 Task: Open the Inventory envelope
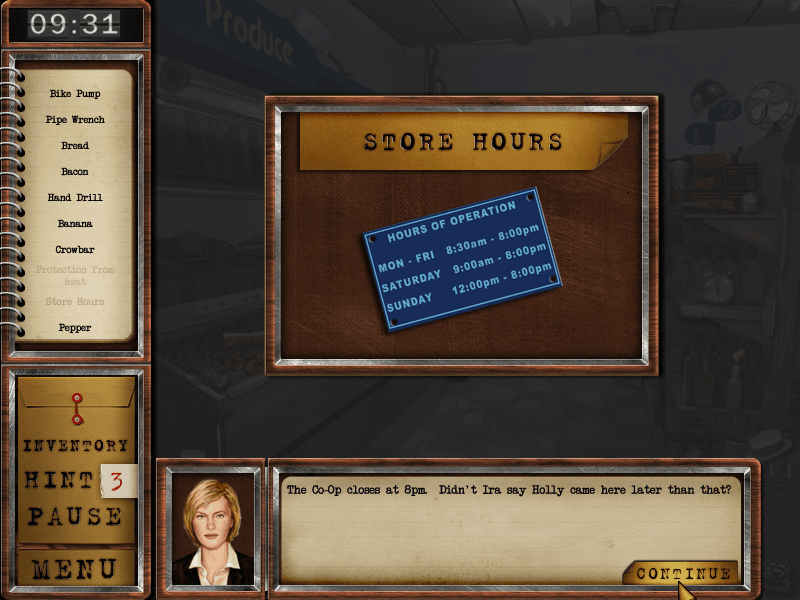pyautogui.click(x=76, y=445)
